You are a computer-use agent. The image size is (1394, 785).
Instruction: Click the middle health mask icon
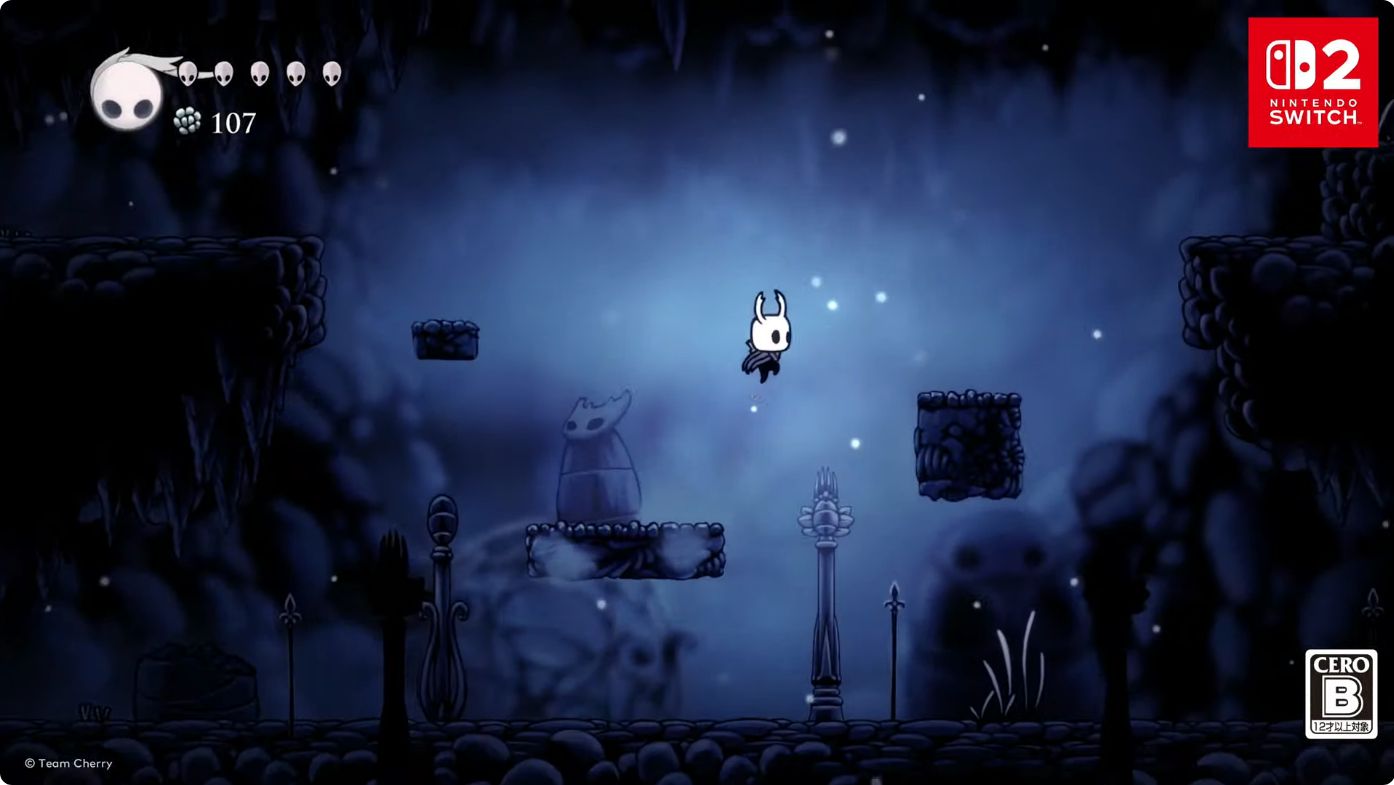click(x=259, y=72)
